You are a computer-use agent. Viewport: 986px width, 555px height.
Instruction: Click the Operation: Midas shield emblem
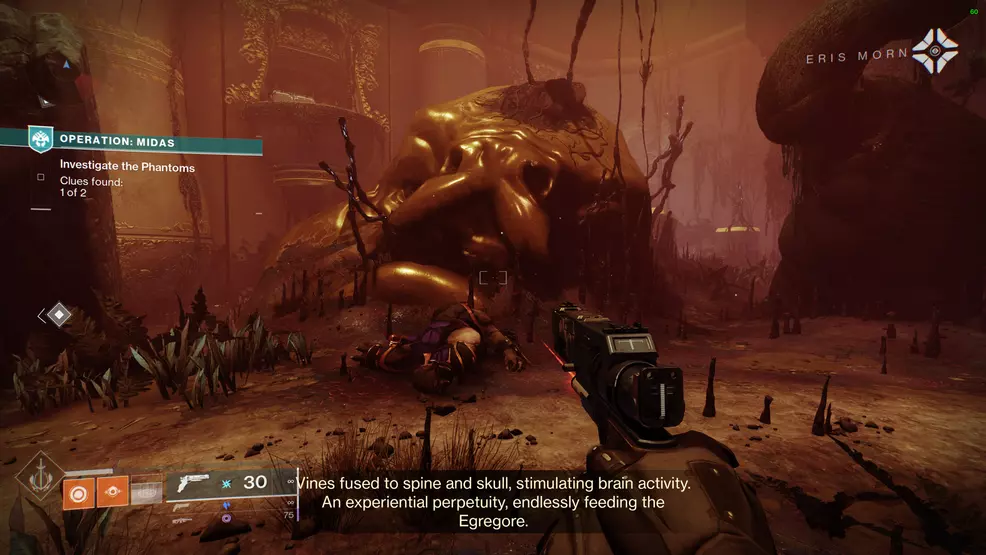[x=41, y=139]
